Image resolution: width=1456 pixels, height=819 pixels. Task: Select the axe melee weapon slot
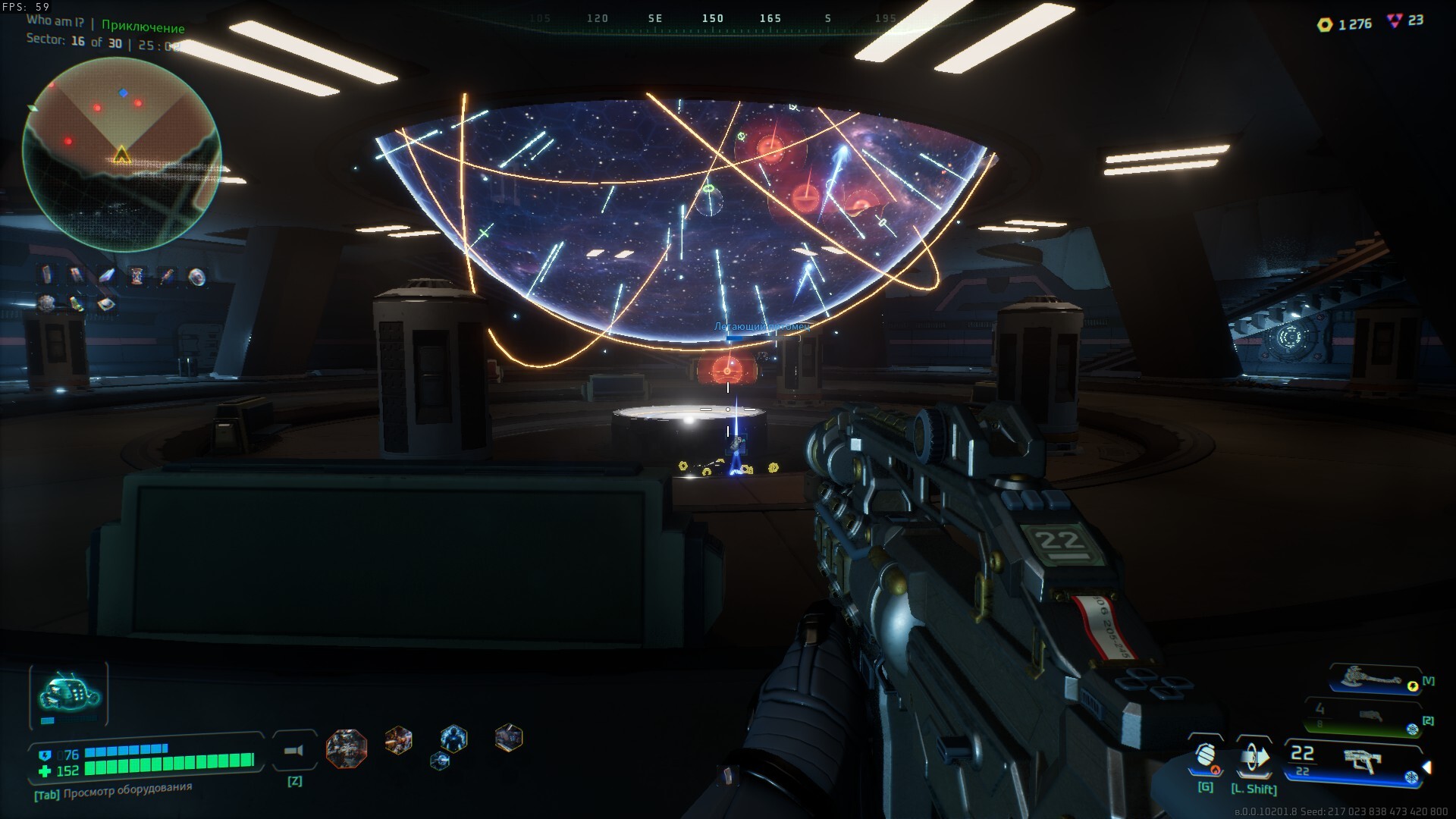click(1373, 679)
